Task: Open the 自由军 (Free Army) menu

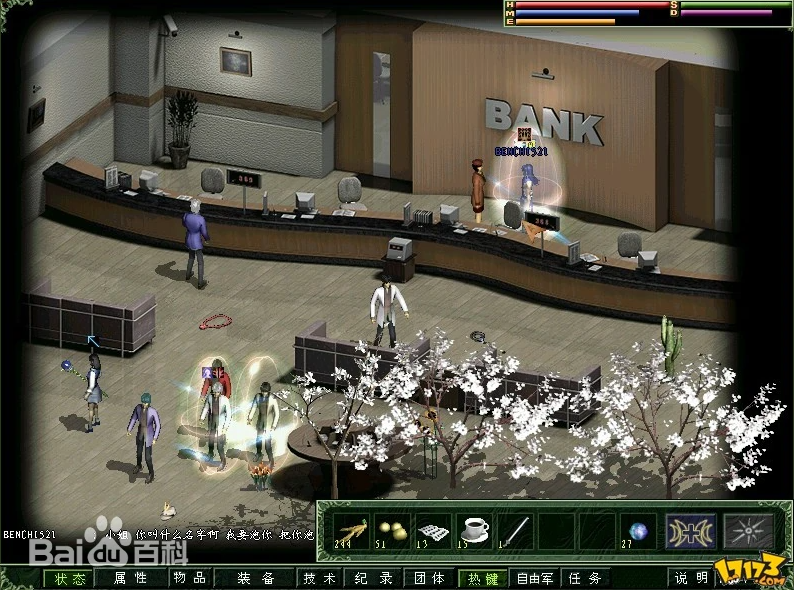Action: pos(535,578)
